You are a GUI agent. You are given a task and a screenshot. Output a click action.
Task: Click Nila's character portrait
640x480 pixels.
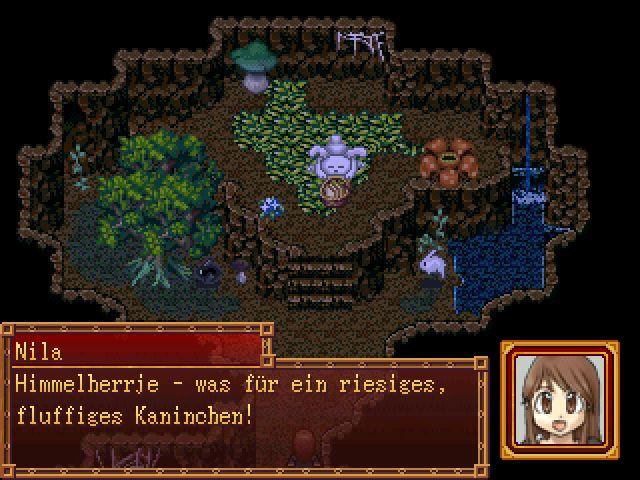(x=560, y=400)
